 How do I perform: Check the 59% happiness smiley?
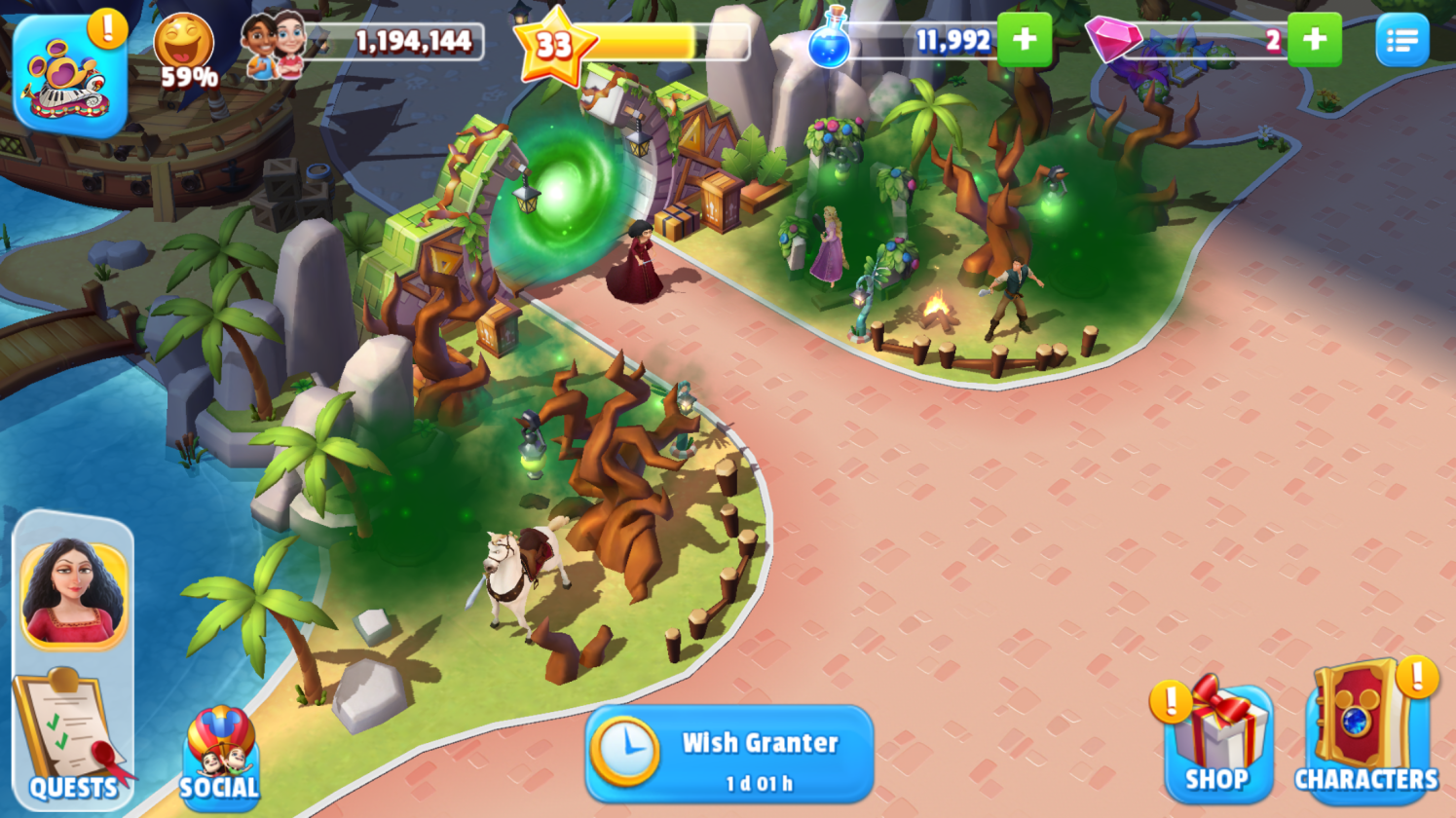(184, 51)
